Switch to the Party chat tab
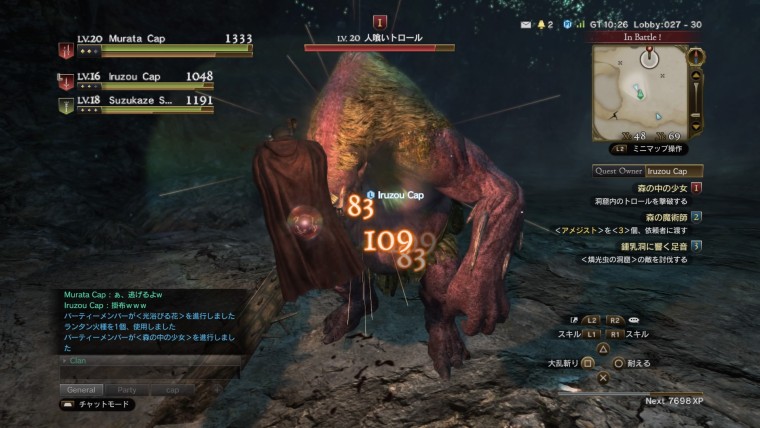Screen dimensions: 760x428 pyautogui.click(x=127, y=389)
